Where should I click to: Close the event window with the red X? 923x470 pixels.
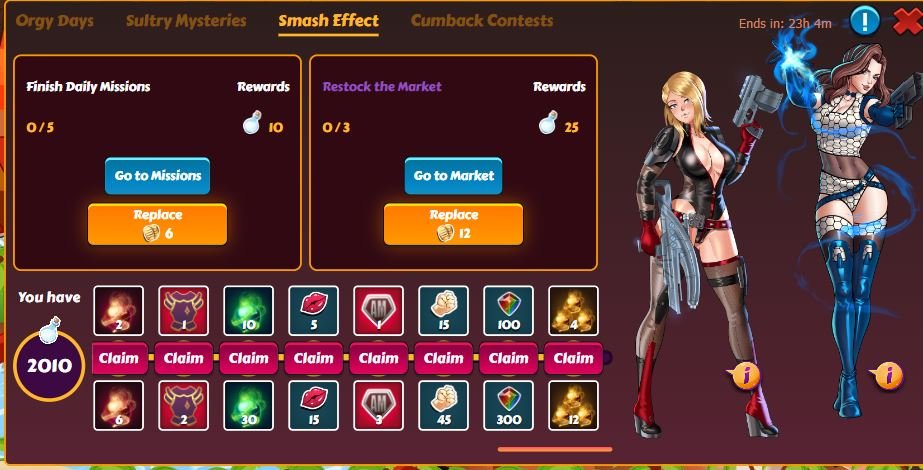[900, 20]
